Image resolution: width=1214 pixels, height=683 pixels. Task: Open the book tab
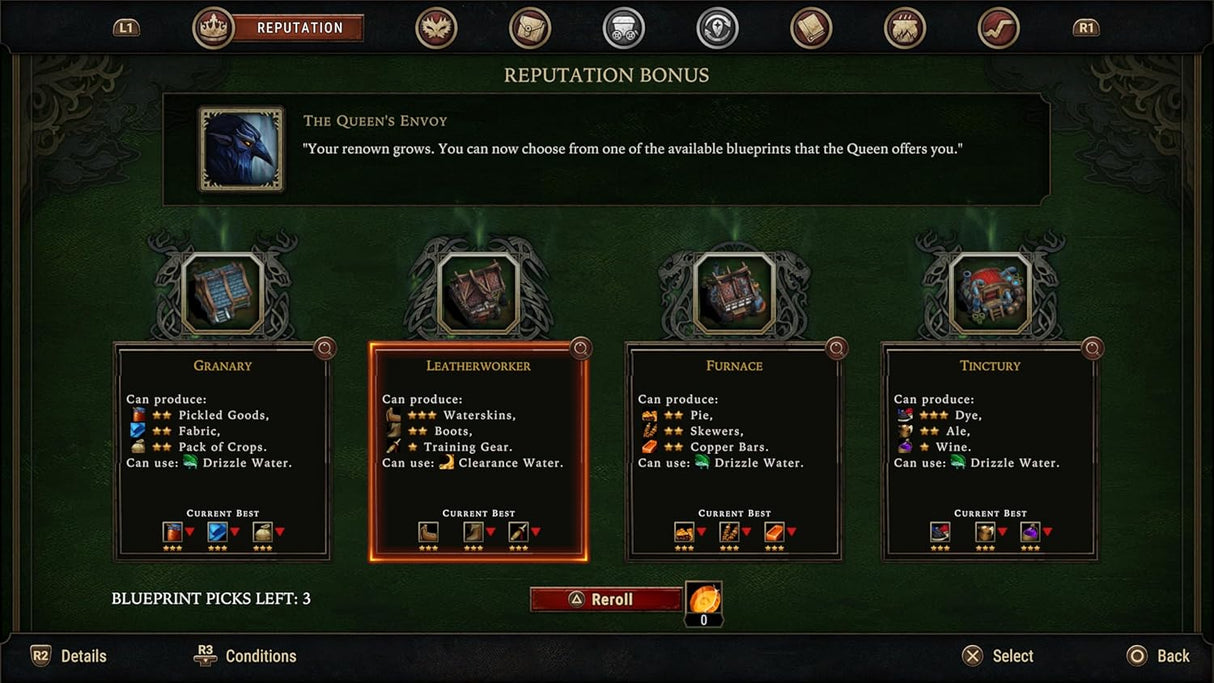[x=811, y=28]
